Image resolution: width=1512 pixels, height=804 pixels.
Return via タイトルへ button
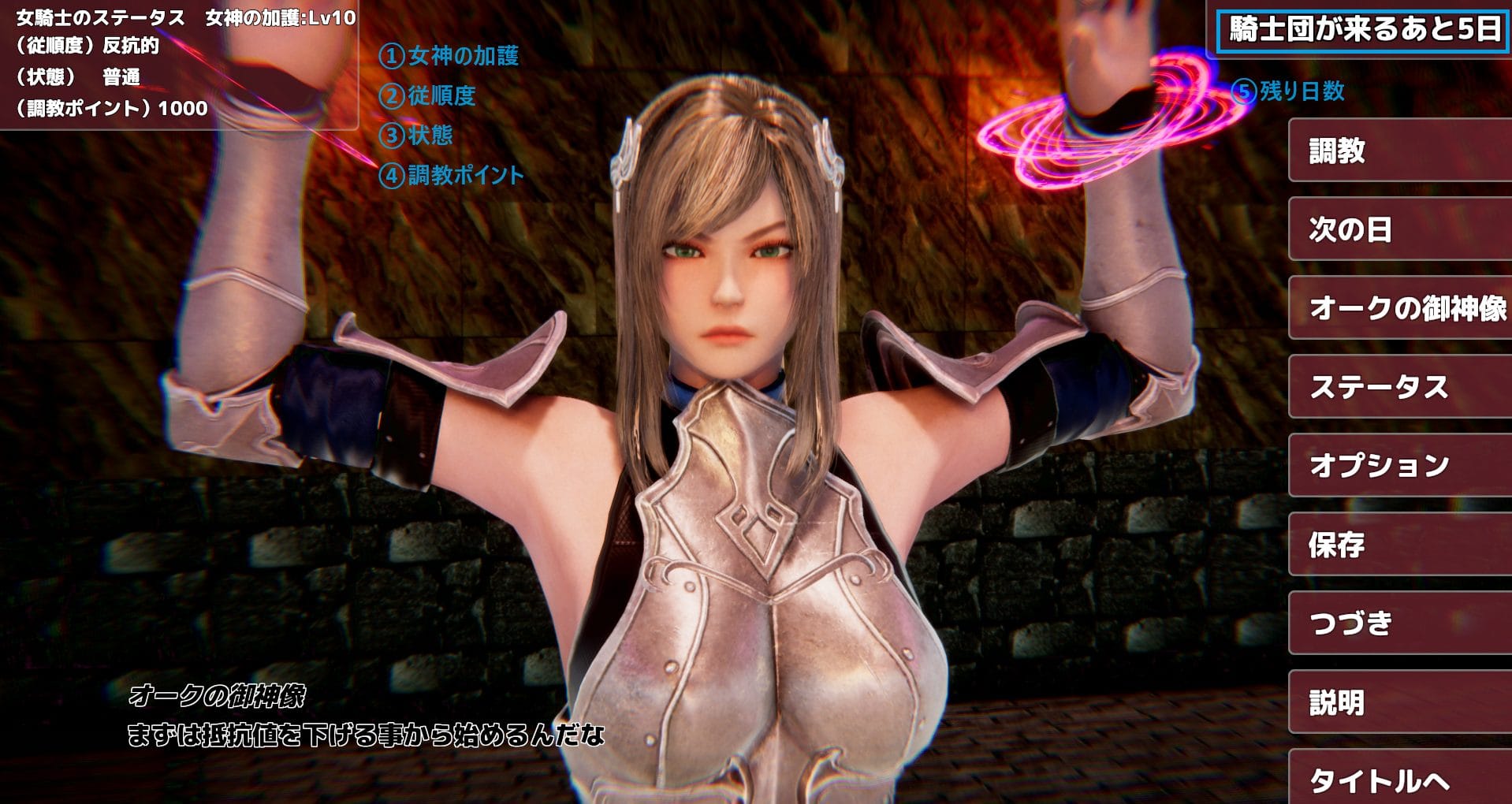tap(1399, 779)
